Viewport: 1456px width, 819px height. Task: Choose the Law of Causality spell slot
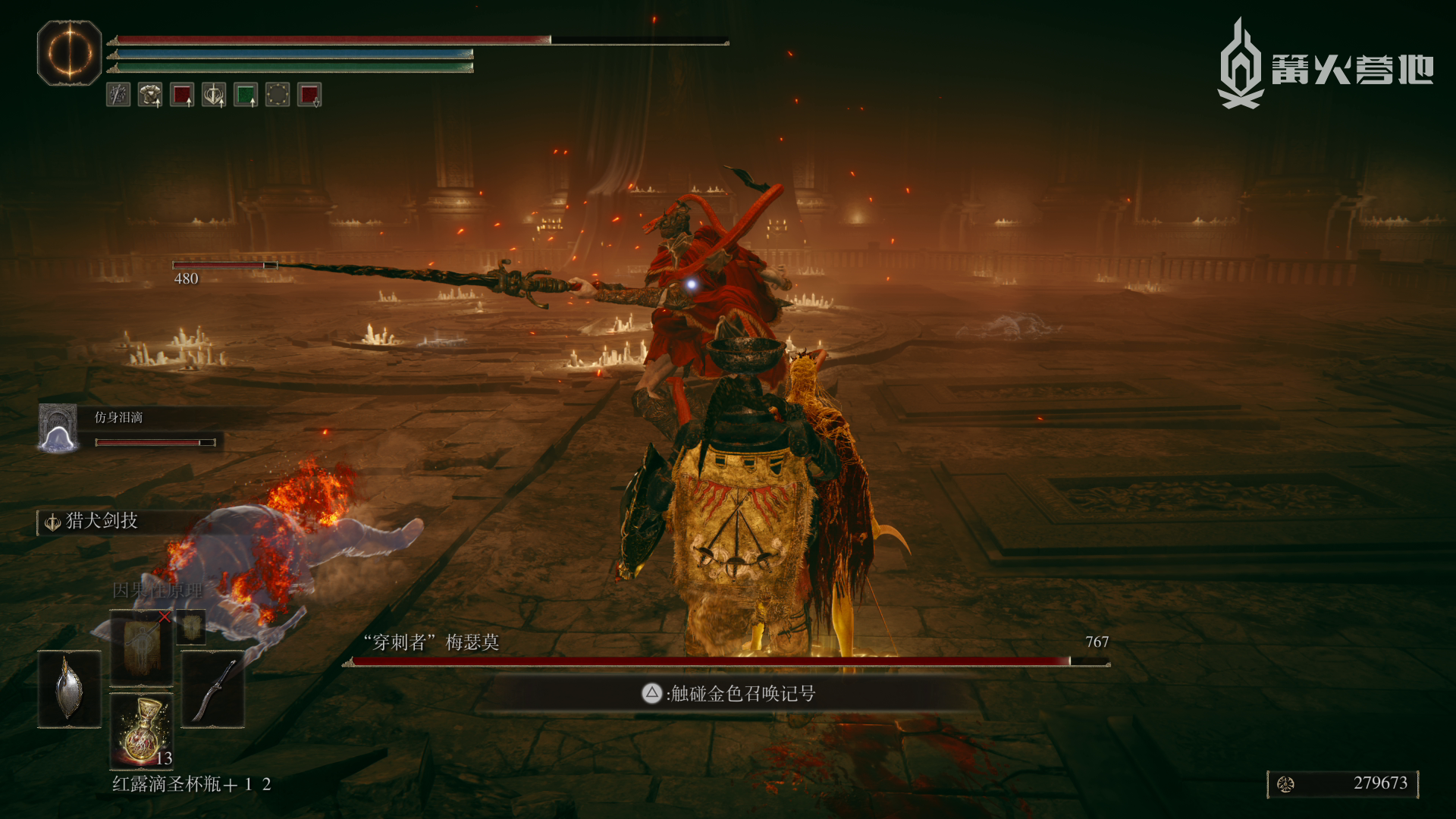142,647
